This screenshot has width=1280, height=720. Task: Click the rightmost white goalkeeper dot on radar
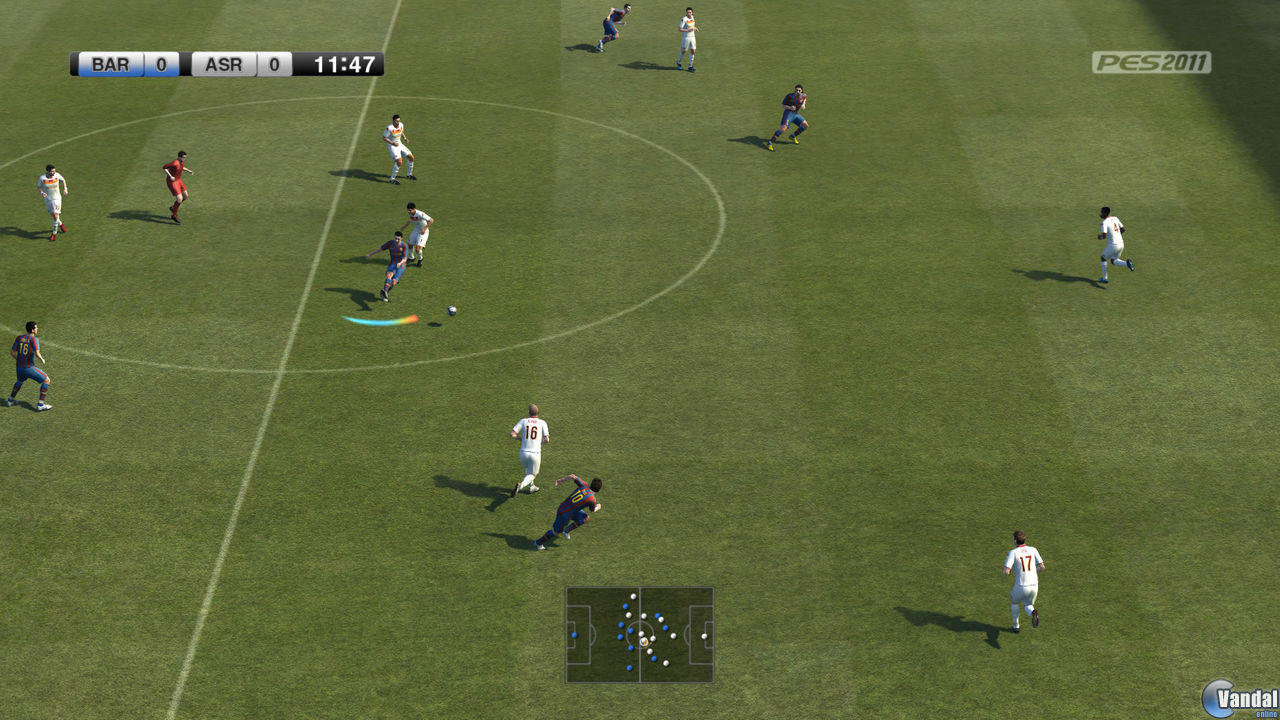704,636
